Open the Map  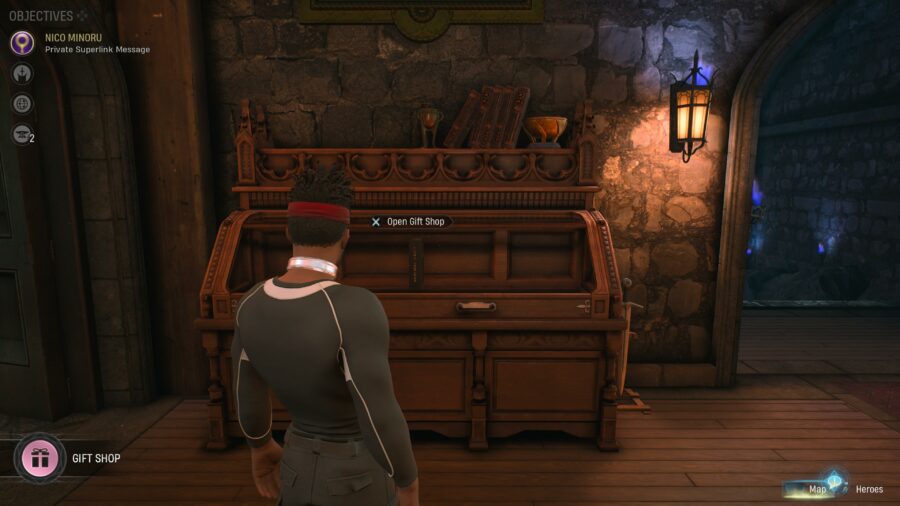pyautogui.click(x=817, y=489)
